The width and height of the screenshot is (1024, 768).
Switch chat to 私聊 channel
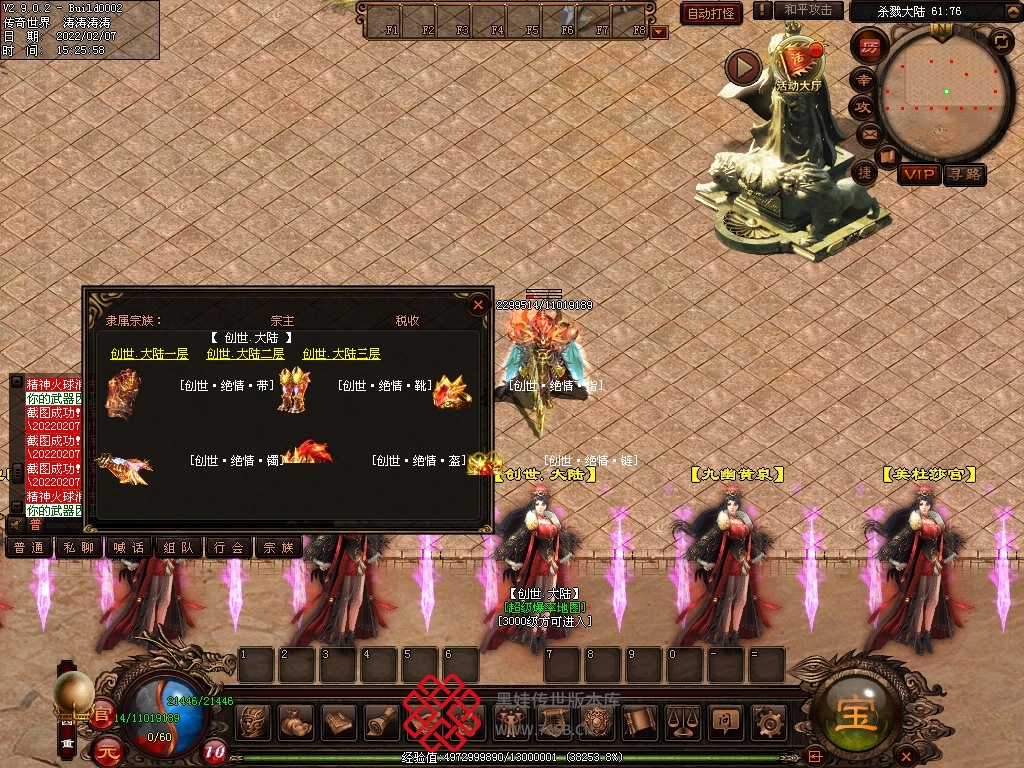pyautogui.click(x=79, y=547)
